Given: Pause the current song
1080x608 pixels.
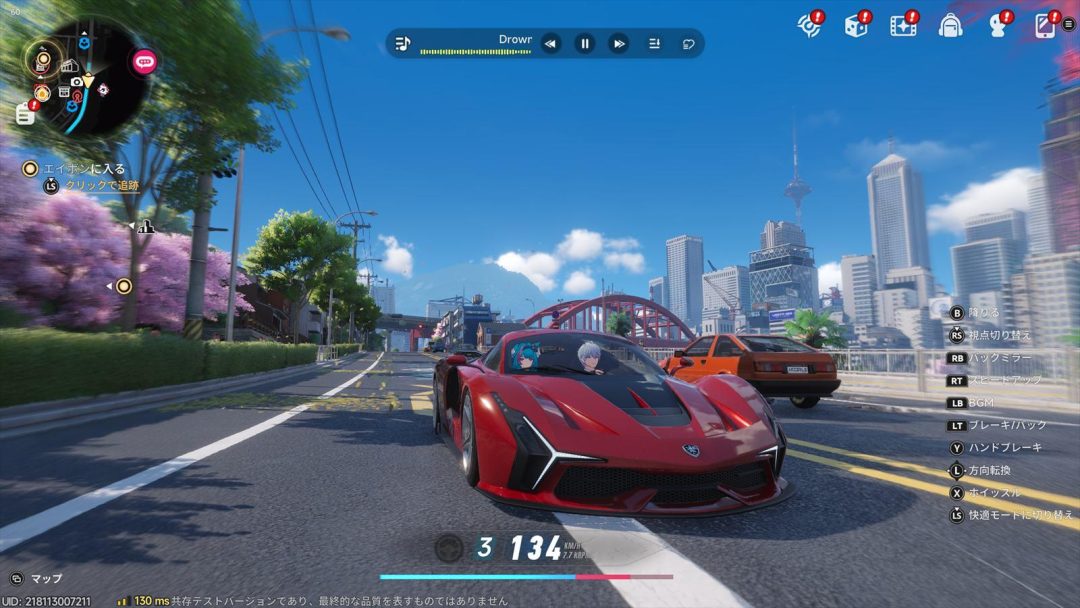Looking at the screenshot, I should [x=585, y=43].
